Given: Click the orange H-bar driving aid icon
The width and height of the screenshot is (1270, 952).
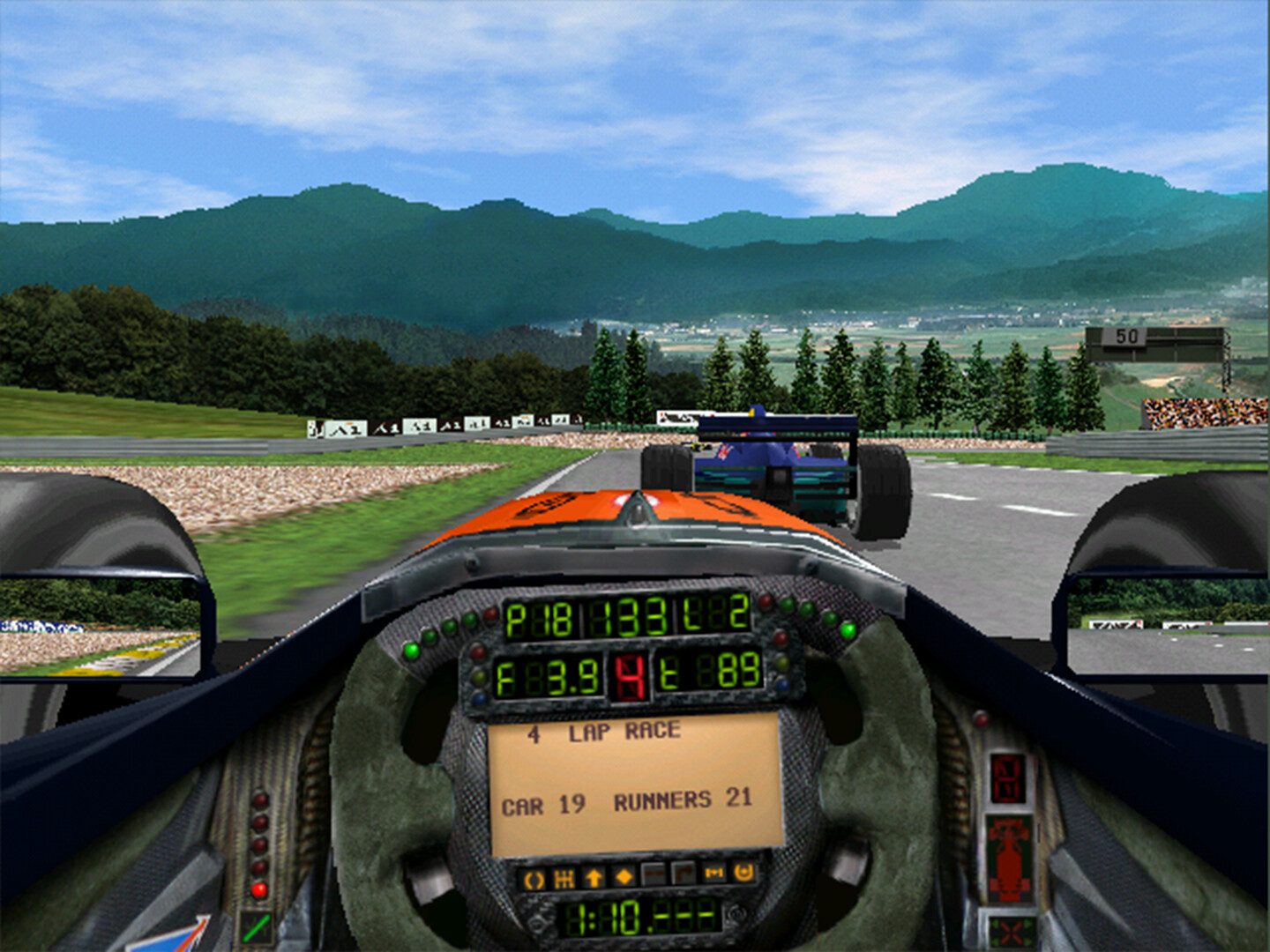Looking at the screenshot, I should pyautogui.click(x=713, y=874).
